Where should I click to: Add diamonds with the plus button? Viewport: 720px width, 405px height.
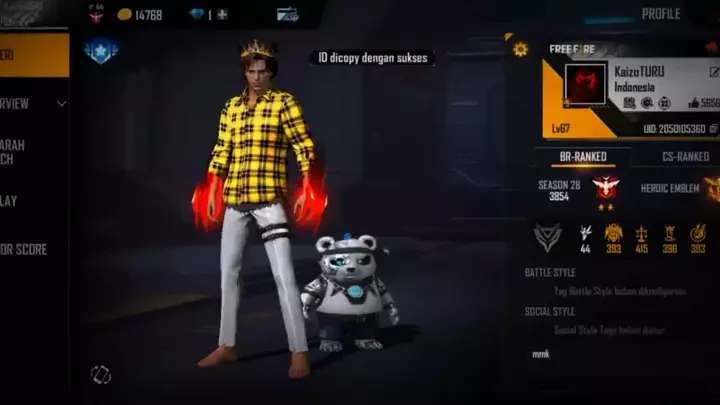(x=222, y=15)
